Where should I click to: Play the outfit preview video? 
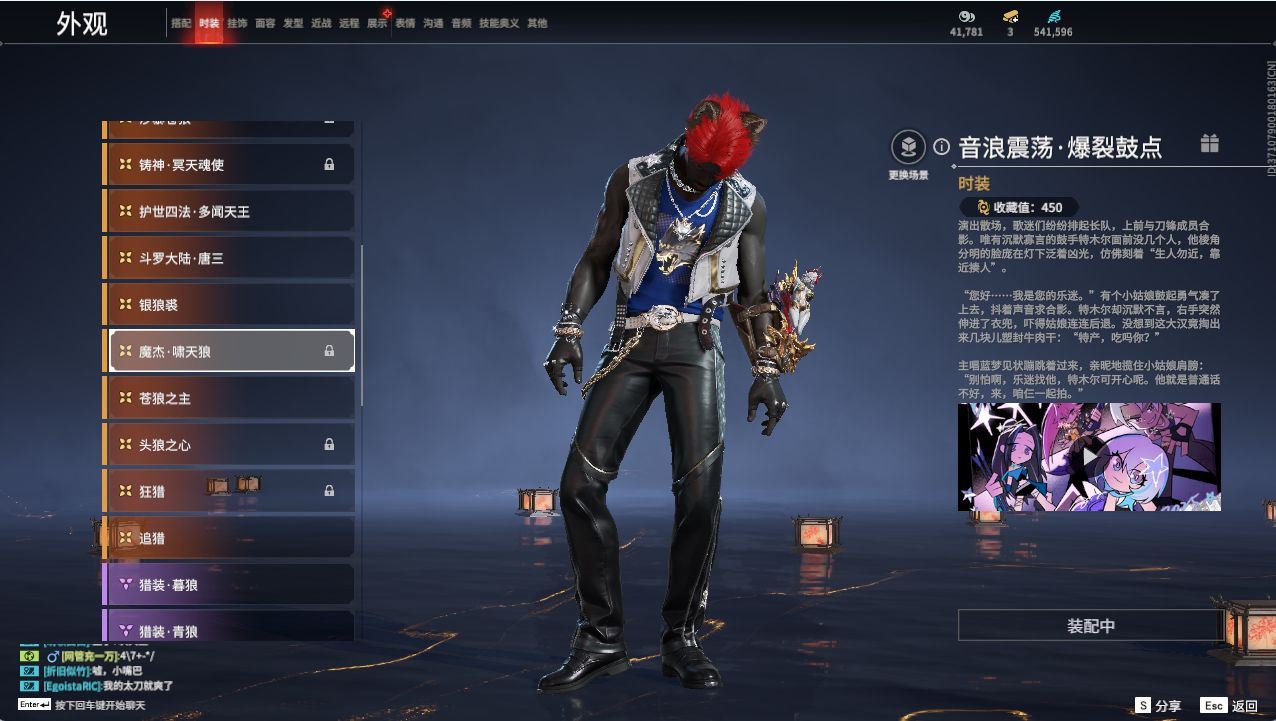(x=1089, y=457)
